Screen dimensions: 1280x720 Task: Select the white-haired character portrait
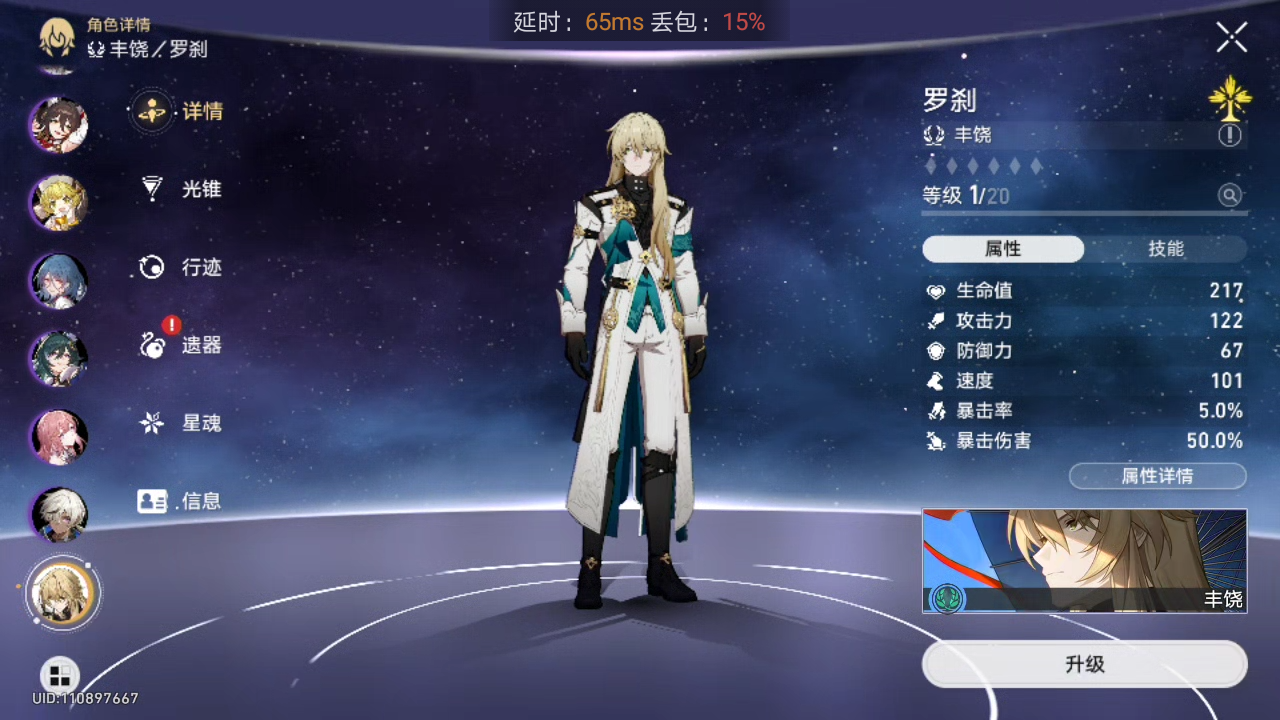59,514
